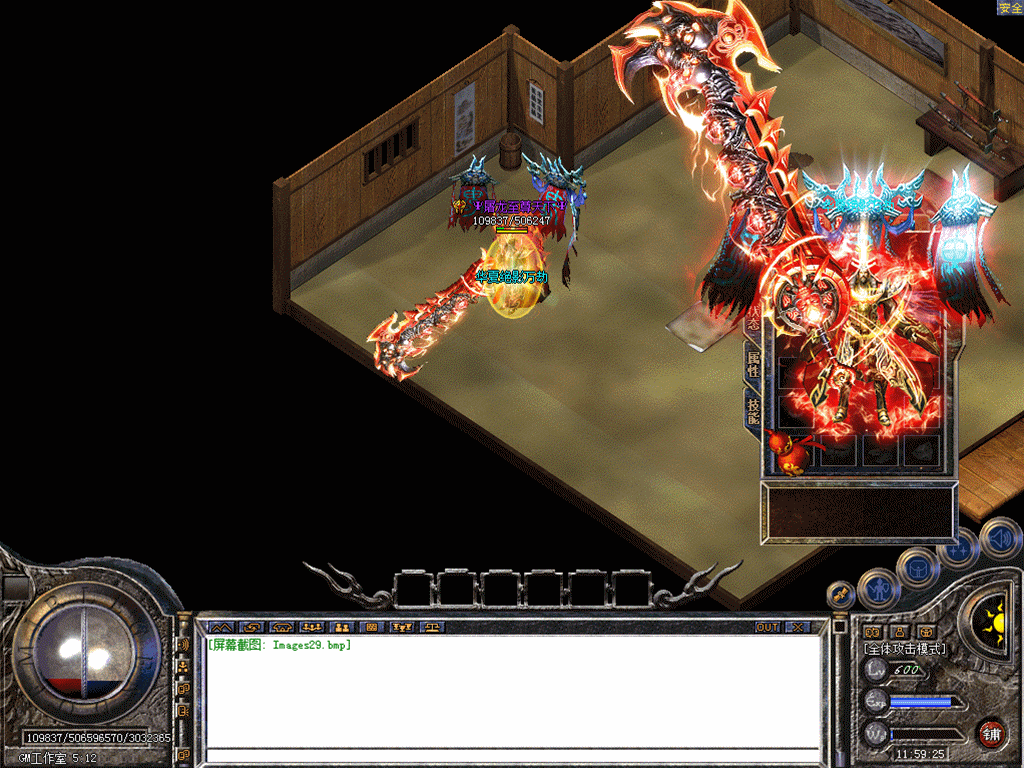This screenshot has height=768, width=1024.
Task: Toggle sound with the speaker button
Action: click(999, 537)
